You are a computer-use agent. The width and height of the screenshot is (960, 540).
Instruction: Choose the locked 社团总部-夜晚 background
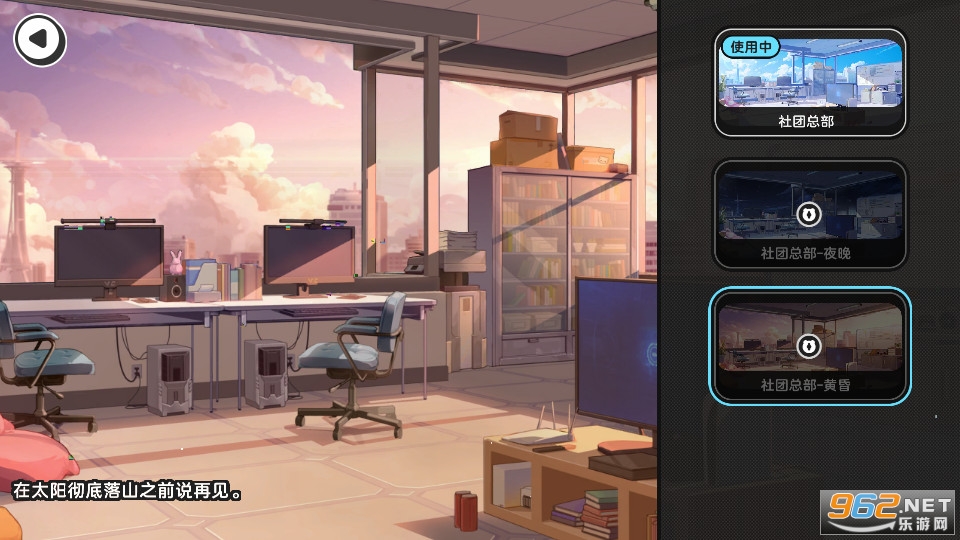(x=809, y=213)
